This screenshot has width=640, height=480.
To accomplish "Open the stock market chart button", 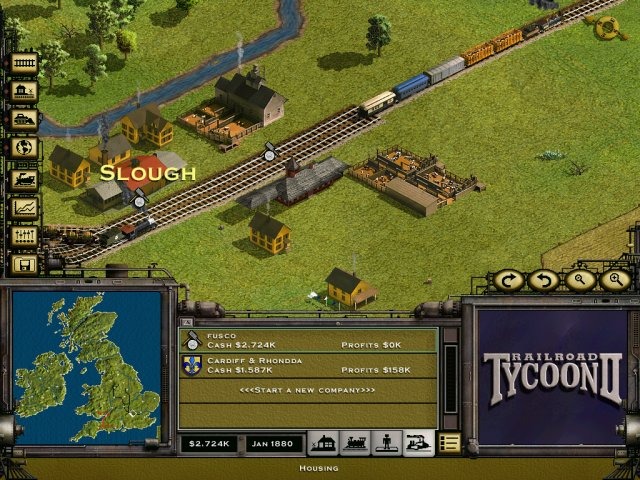I will pos(24,207).
